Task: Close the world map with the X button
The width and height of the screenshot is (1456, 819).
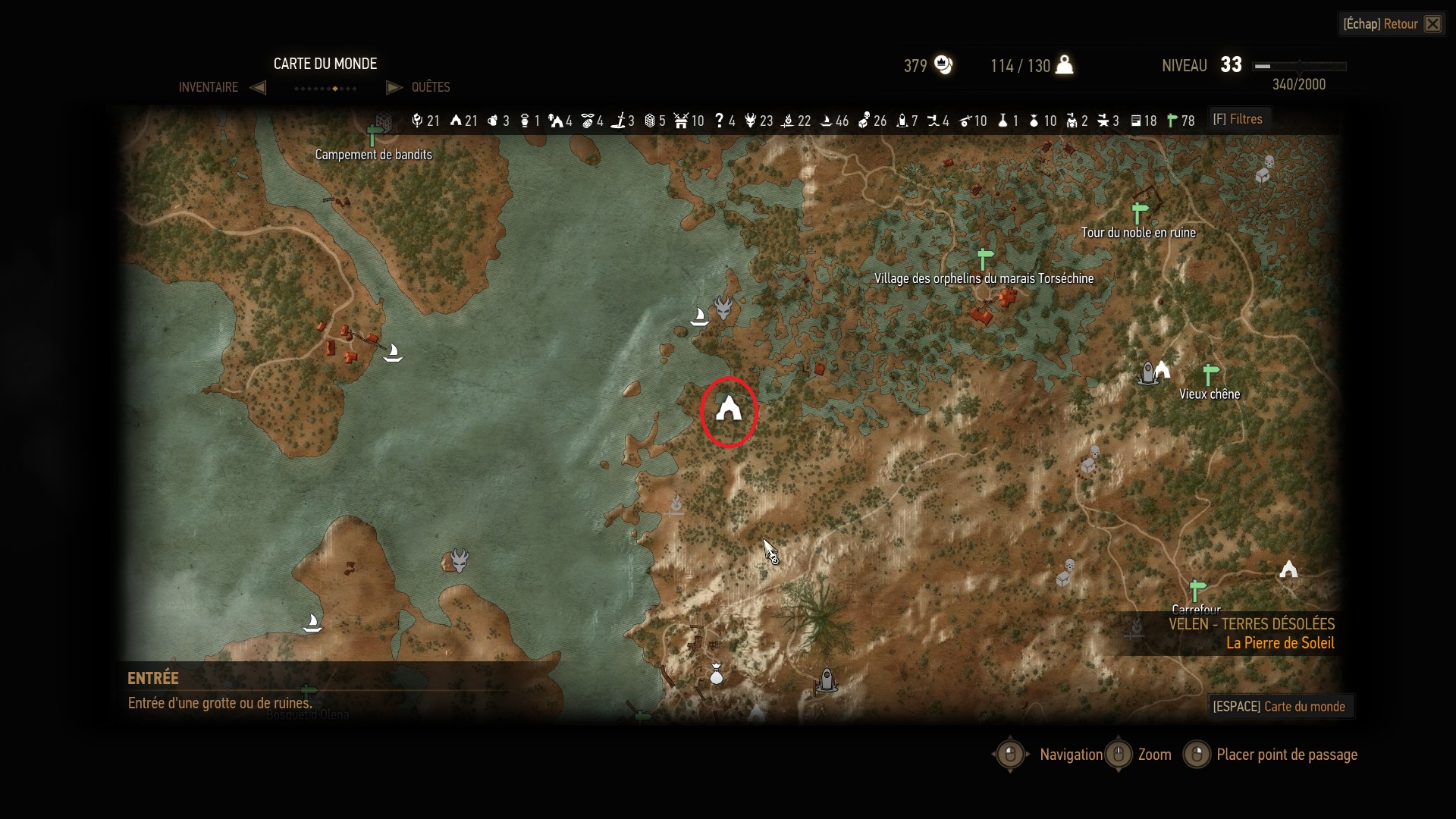Action: click(x=1432, y=24)
